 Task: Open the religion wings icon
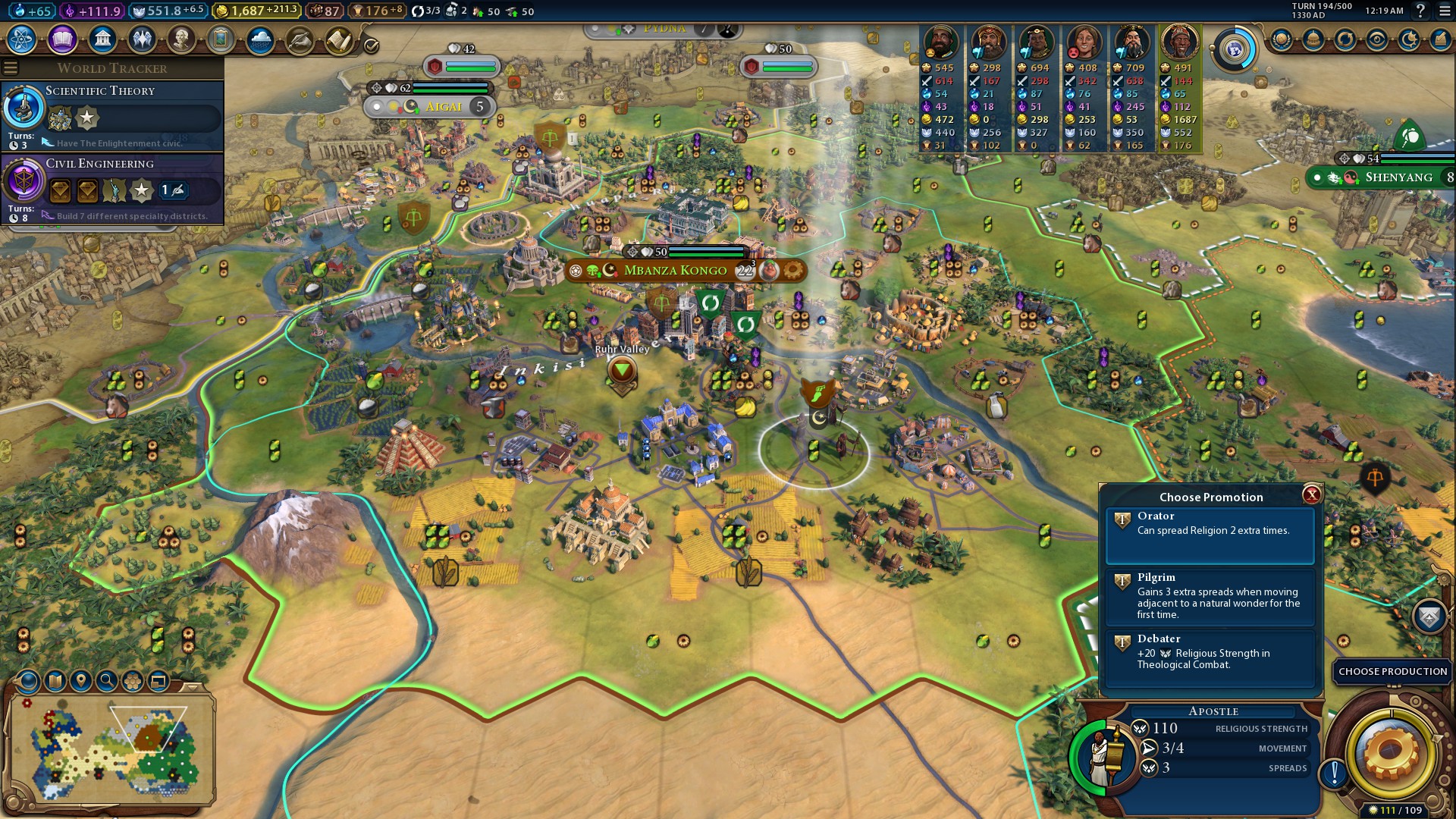(x=142, y=39)
